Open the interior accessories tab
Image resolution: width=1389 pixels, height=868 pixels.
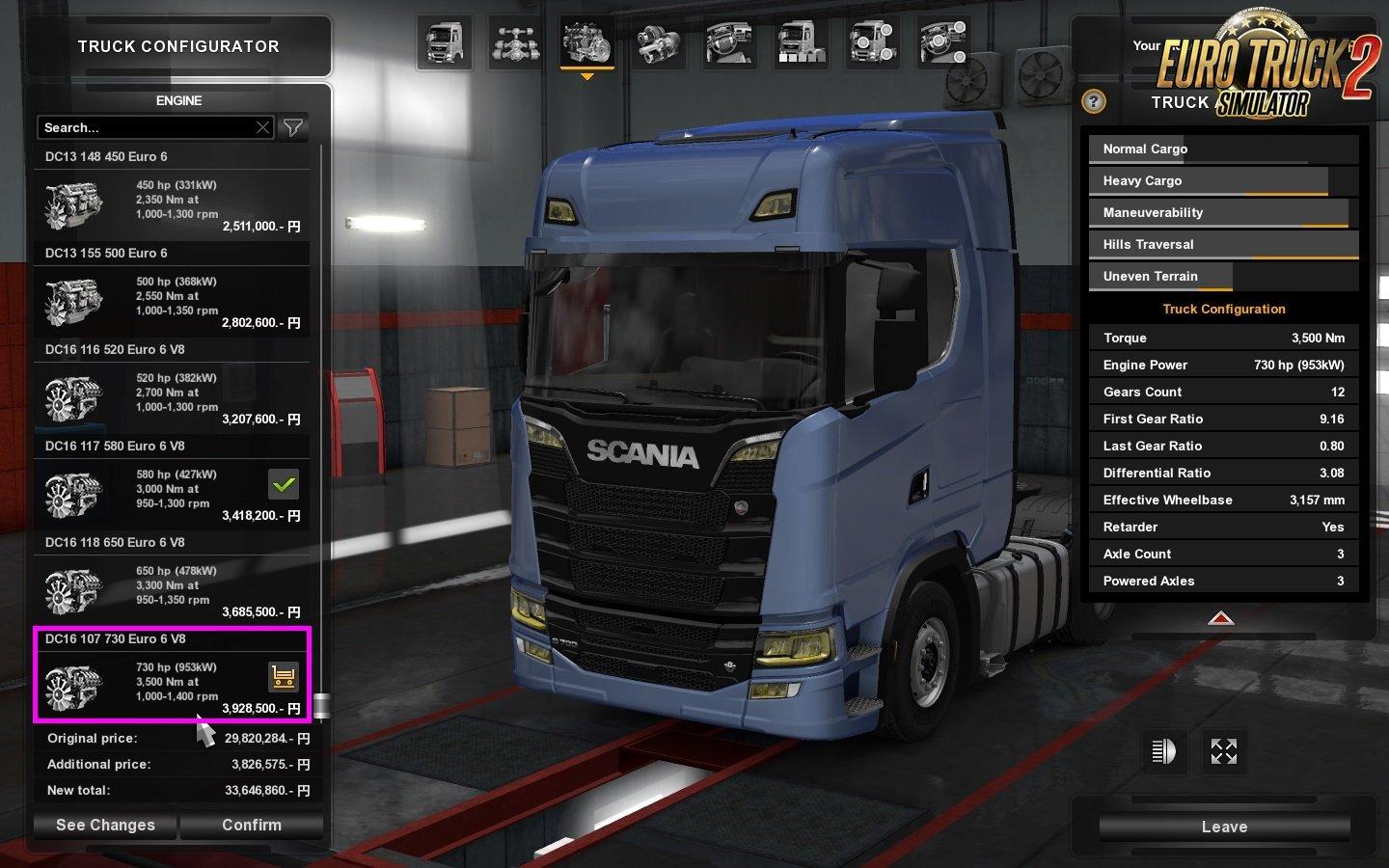[943, 43]
